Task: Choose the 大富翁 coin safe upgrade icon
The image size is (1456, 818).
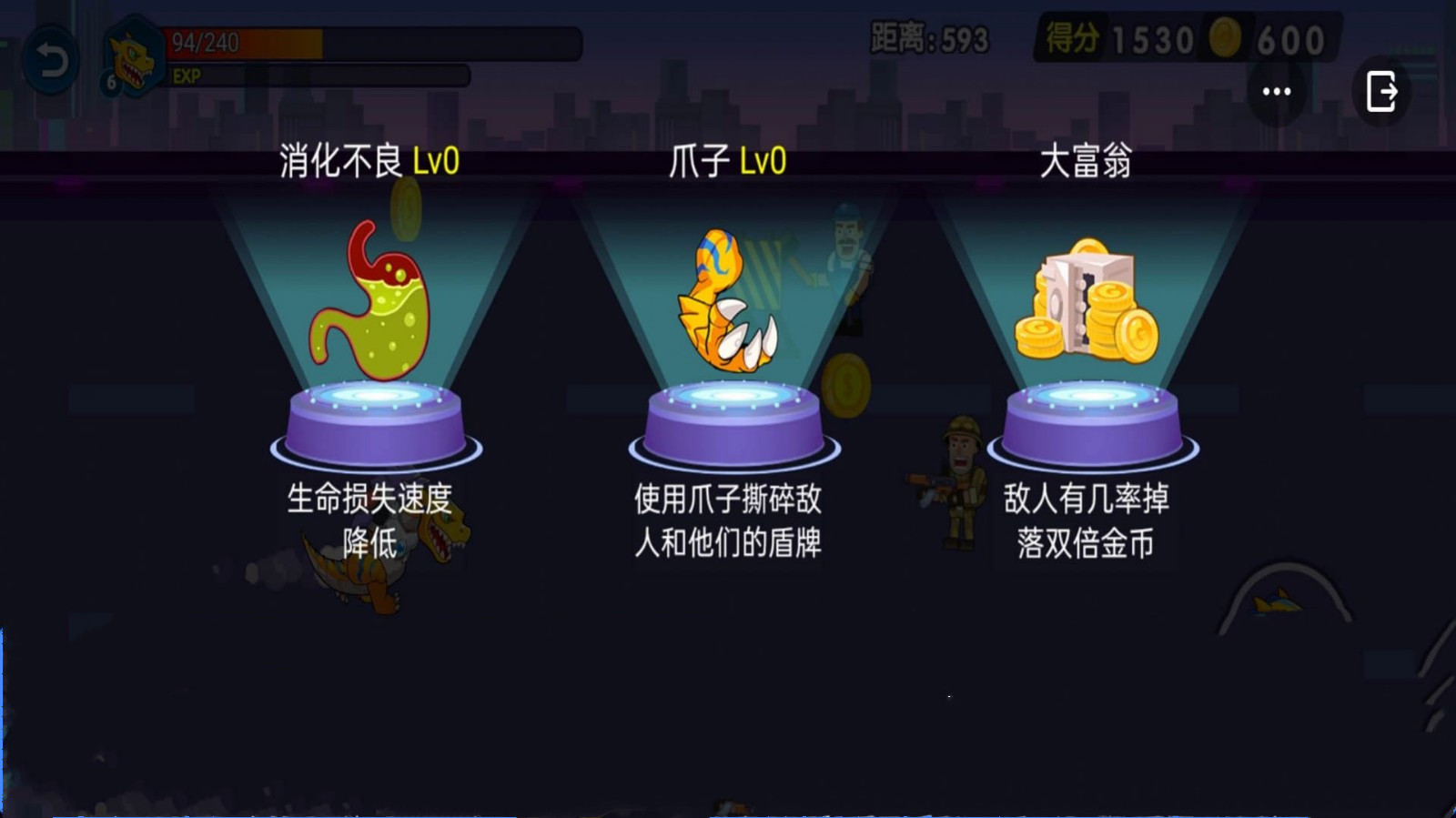Action: (1087, 300)
